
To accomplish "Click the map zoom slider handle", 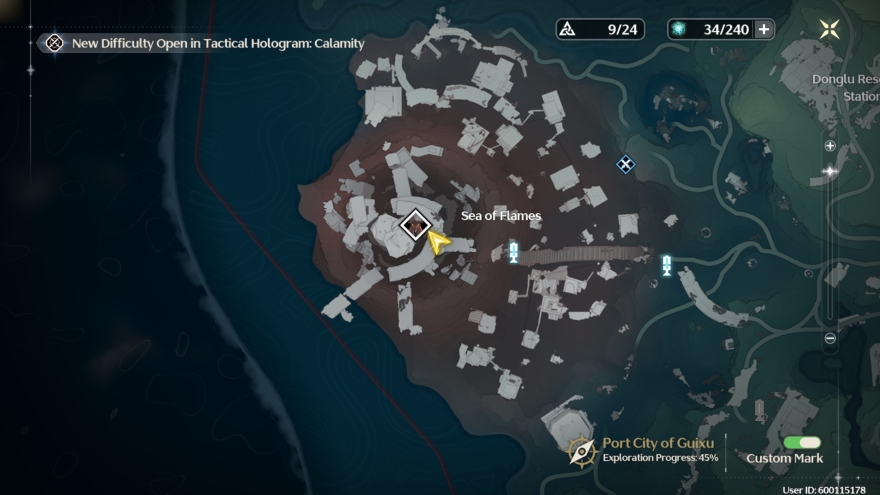I will click(830, 171).
